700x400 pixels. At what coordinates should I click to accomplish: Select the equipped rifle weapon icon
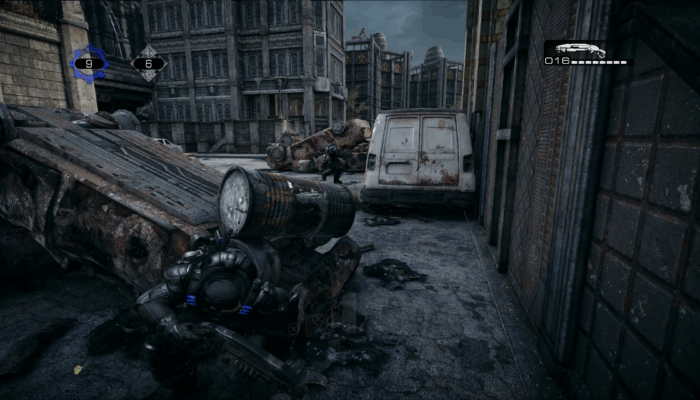(580, 49)
